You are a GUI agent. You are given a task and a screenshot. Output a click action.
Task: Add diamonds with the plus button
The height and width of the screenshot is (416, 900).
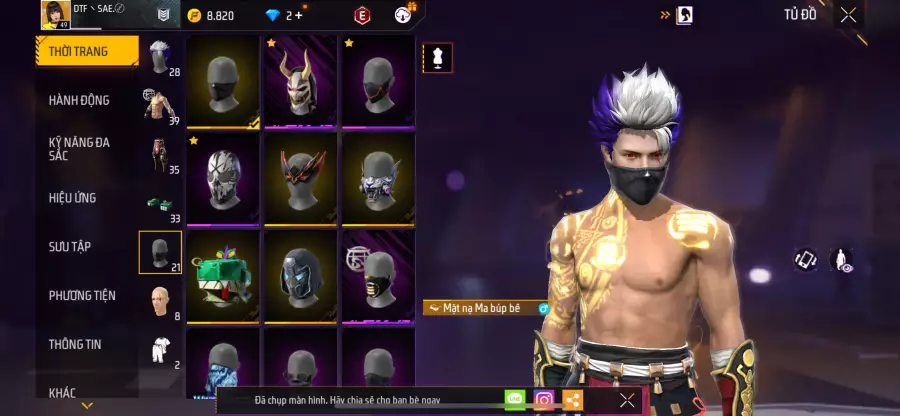pos(298,15)
